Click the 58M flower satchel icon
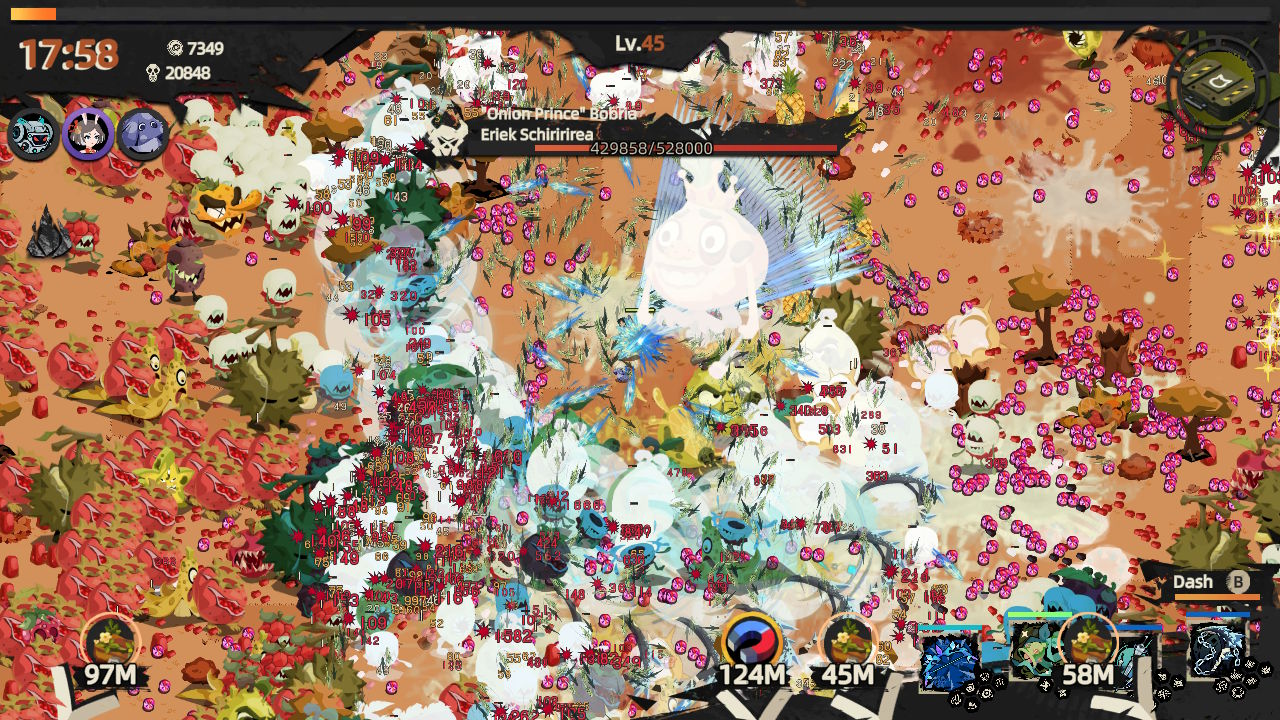This screenshot has height=720, width=1280. [x=1088, y=637]
